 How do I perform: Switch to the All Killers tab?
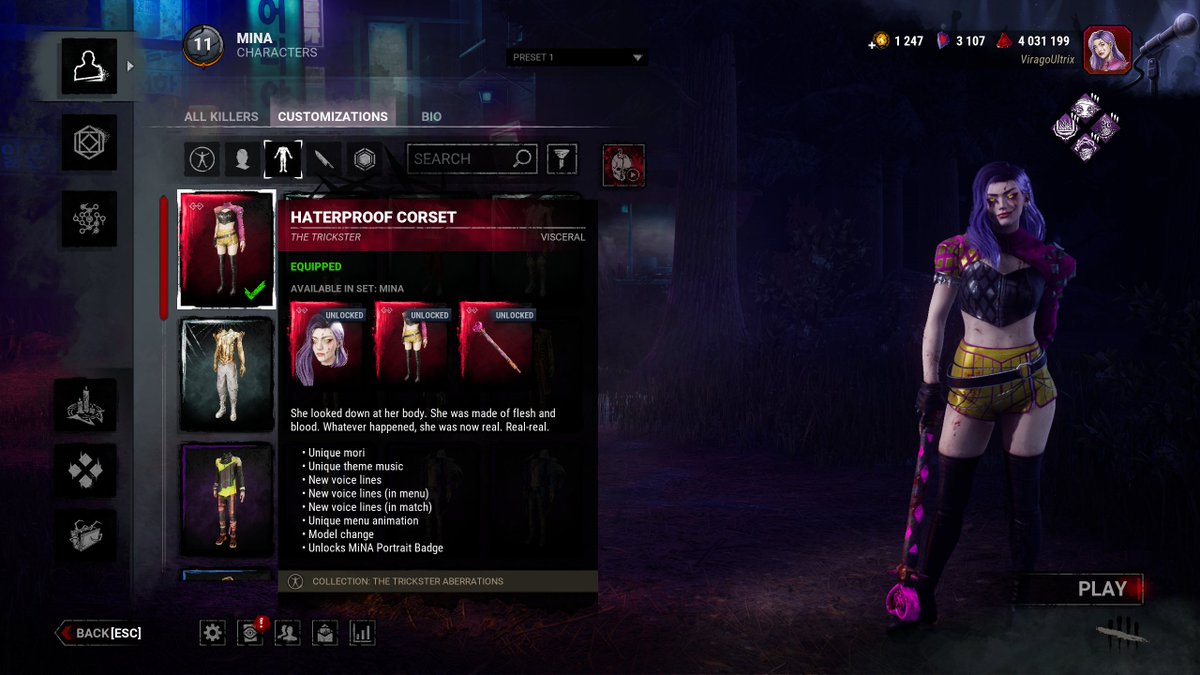221,116
